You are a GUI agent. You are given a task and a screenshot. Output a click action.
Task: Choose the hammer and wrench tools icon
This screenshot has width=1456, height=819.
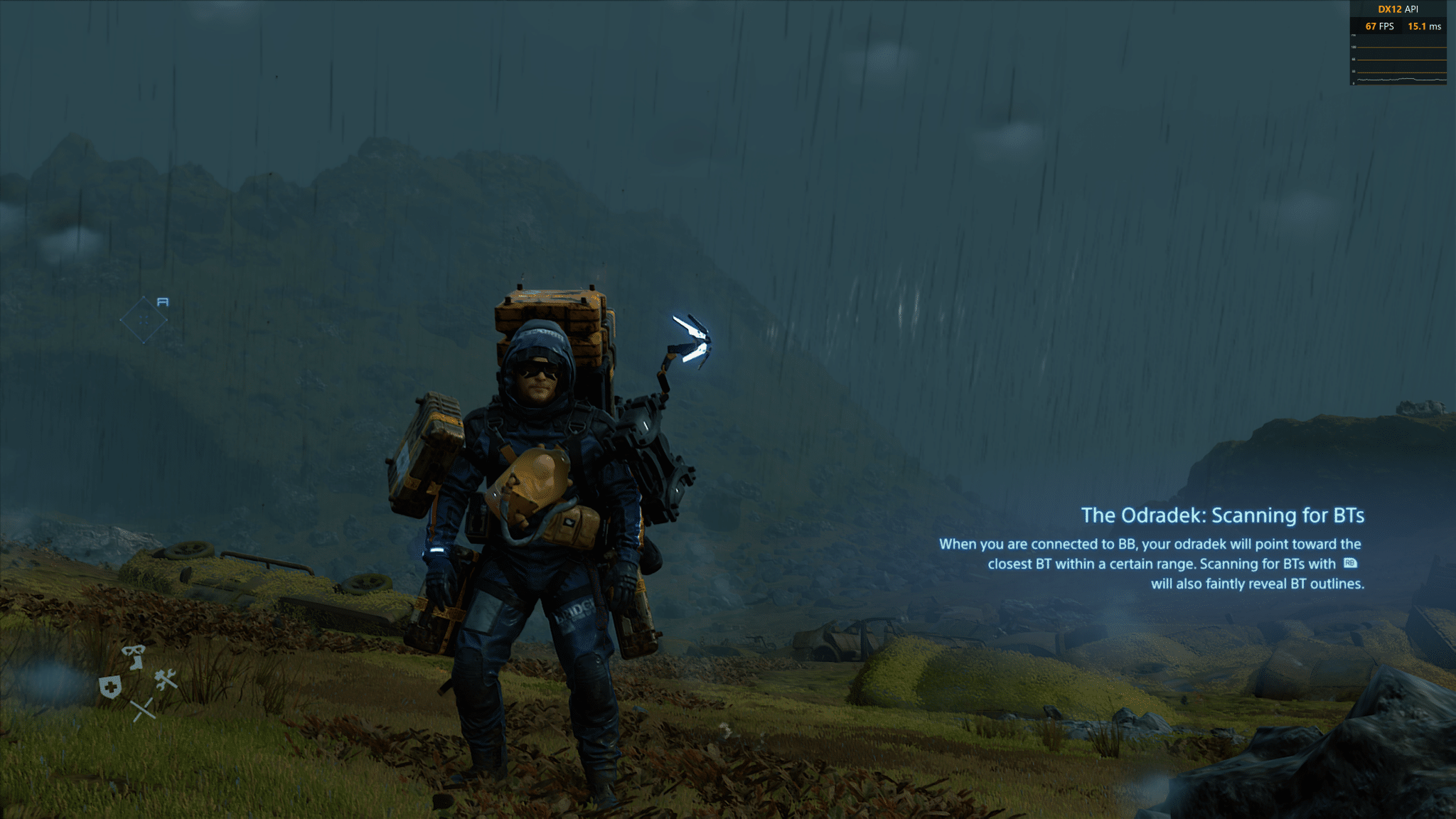pos(166,680)
